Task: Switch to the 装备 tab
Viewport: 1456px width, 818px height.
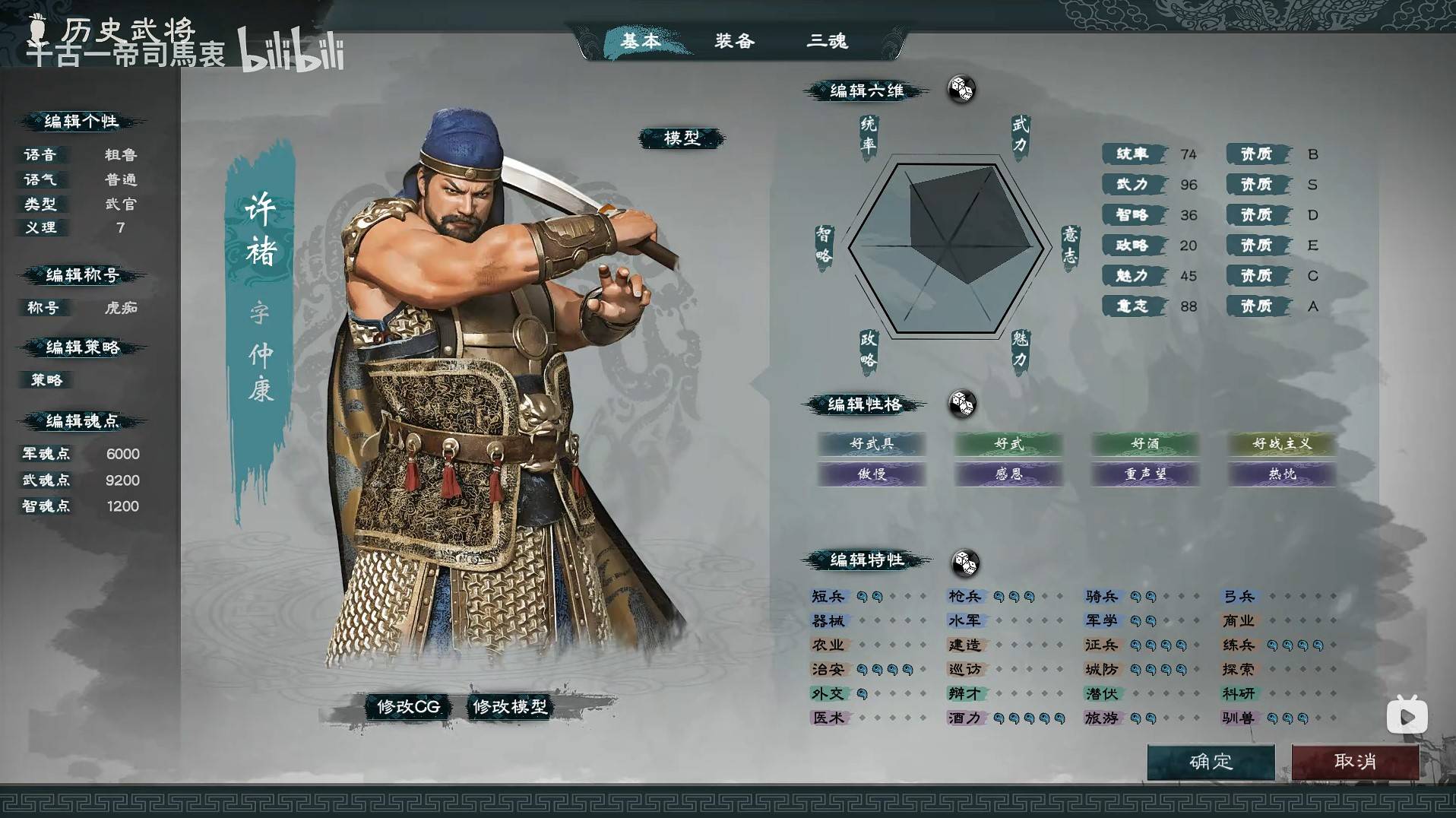Action: [x=734, y=42]
